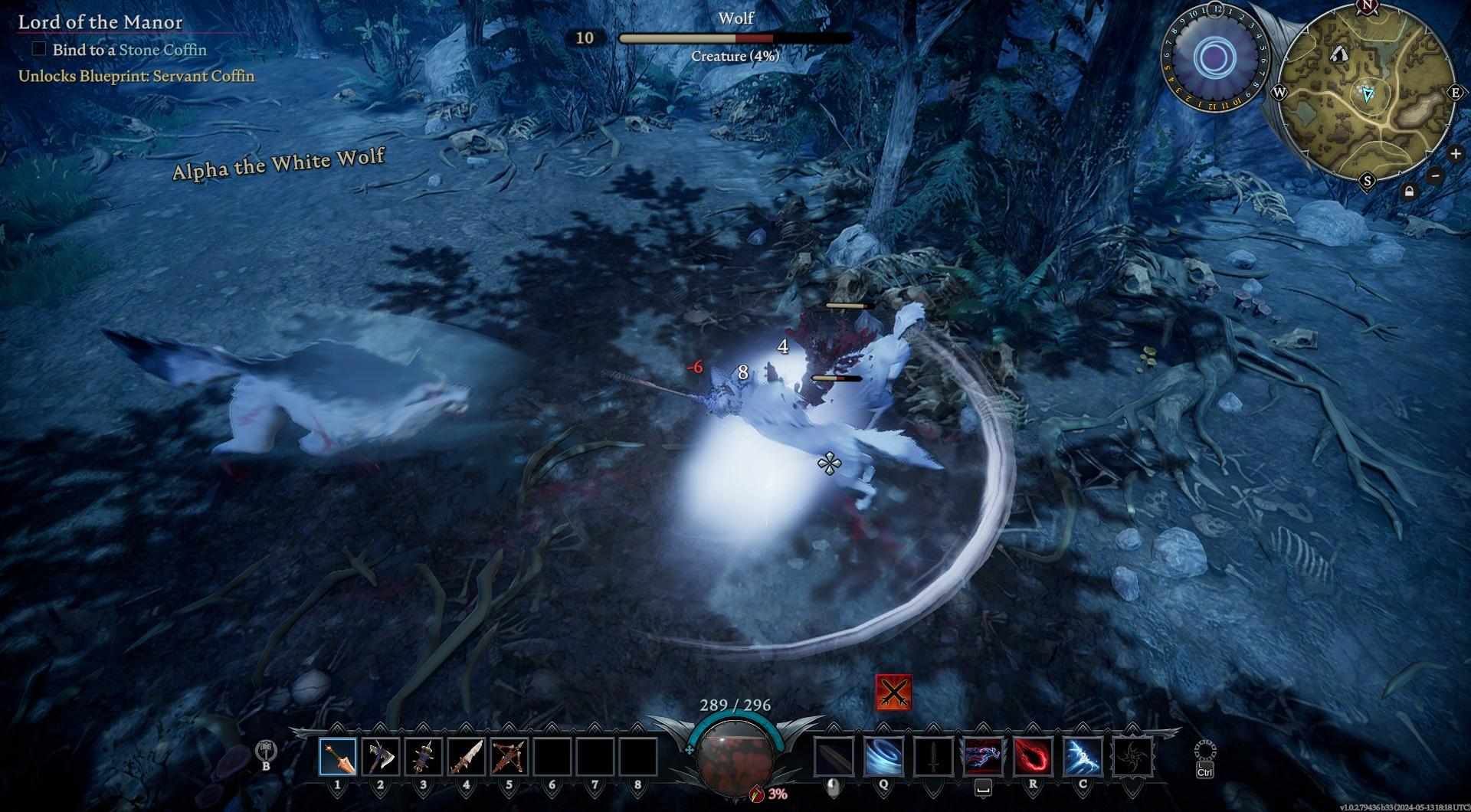Toggle the minimap rotation lock
The image size is (1471, 812).
(x=1409, y=192)
